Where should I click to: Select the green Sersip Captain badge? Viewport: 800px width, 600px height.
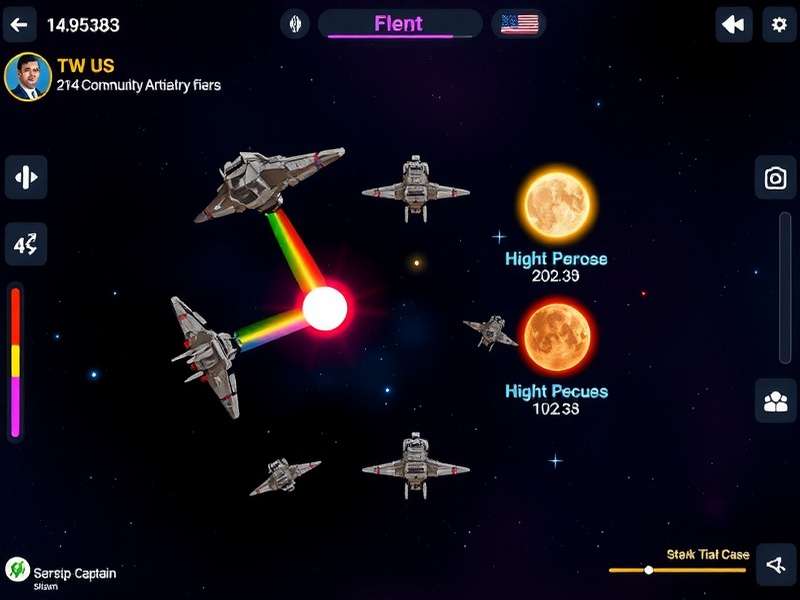tap(17, 570)
